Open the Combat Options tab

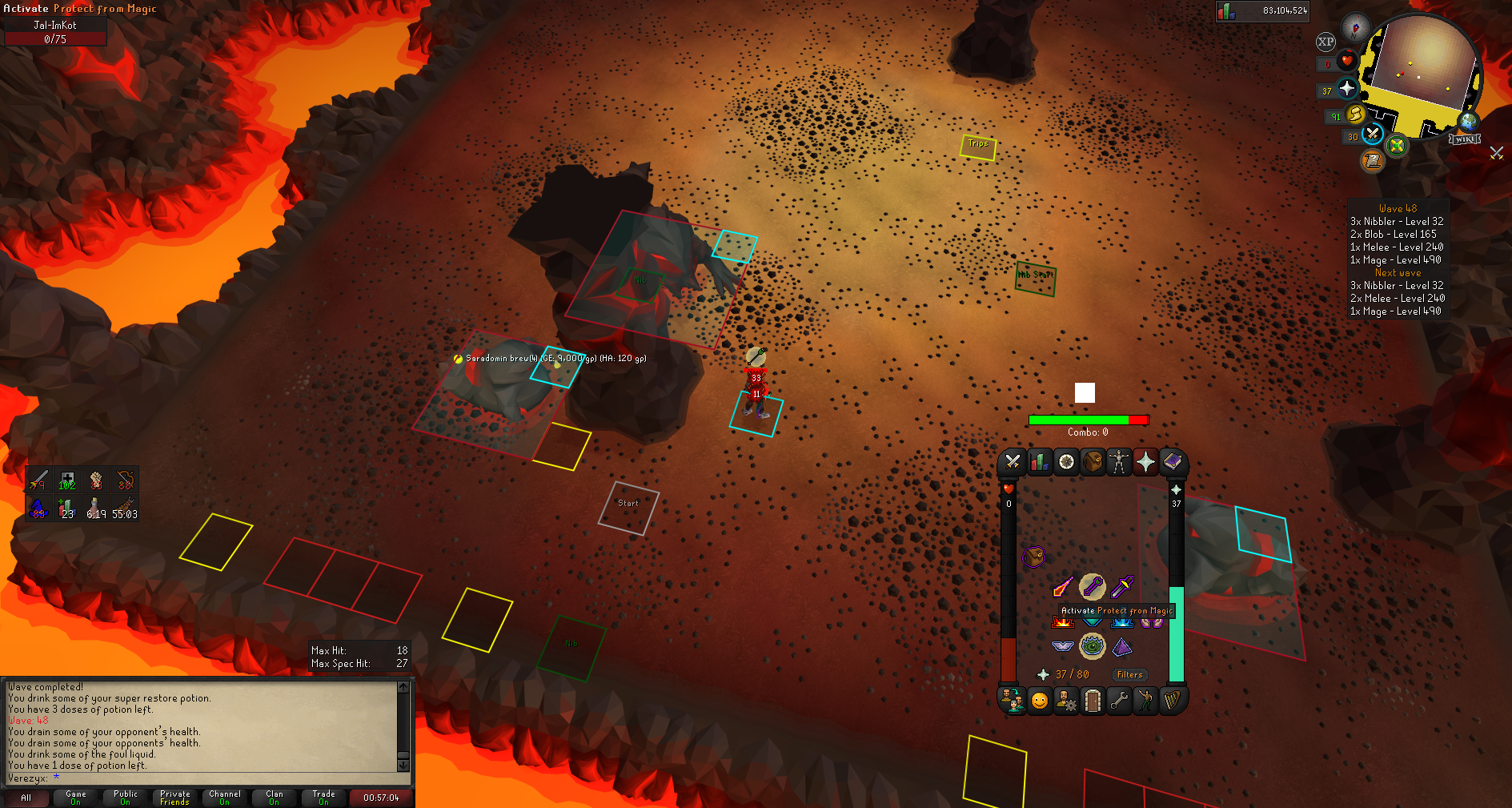[1013, 462]
